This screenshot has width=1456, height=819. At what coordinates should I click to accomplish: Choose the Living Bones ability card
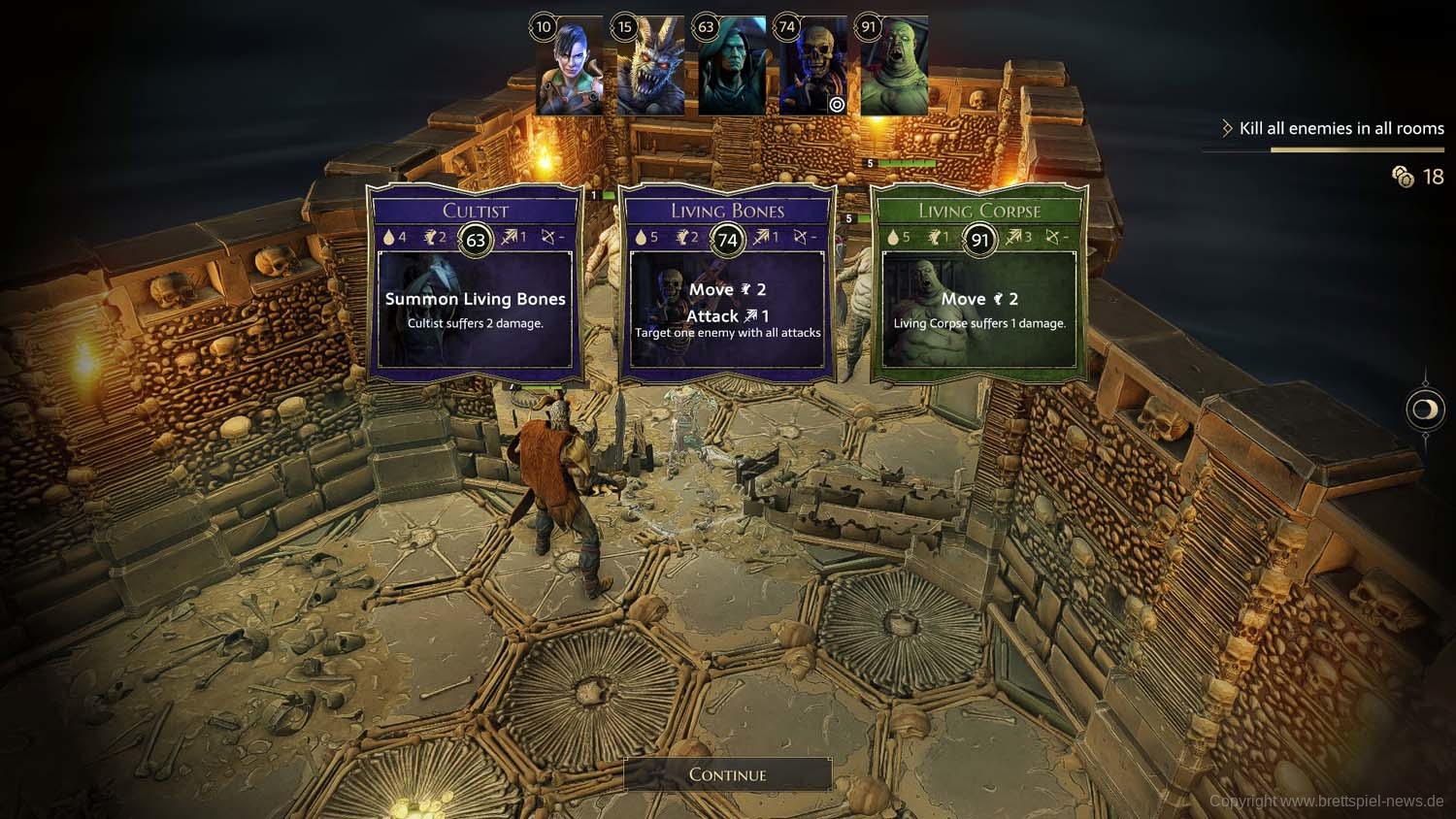pyautogui.click(x=727, y=281)
